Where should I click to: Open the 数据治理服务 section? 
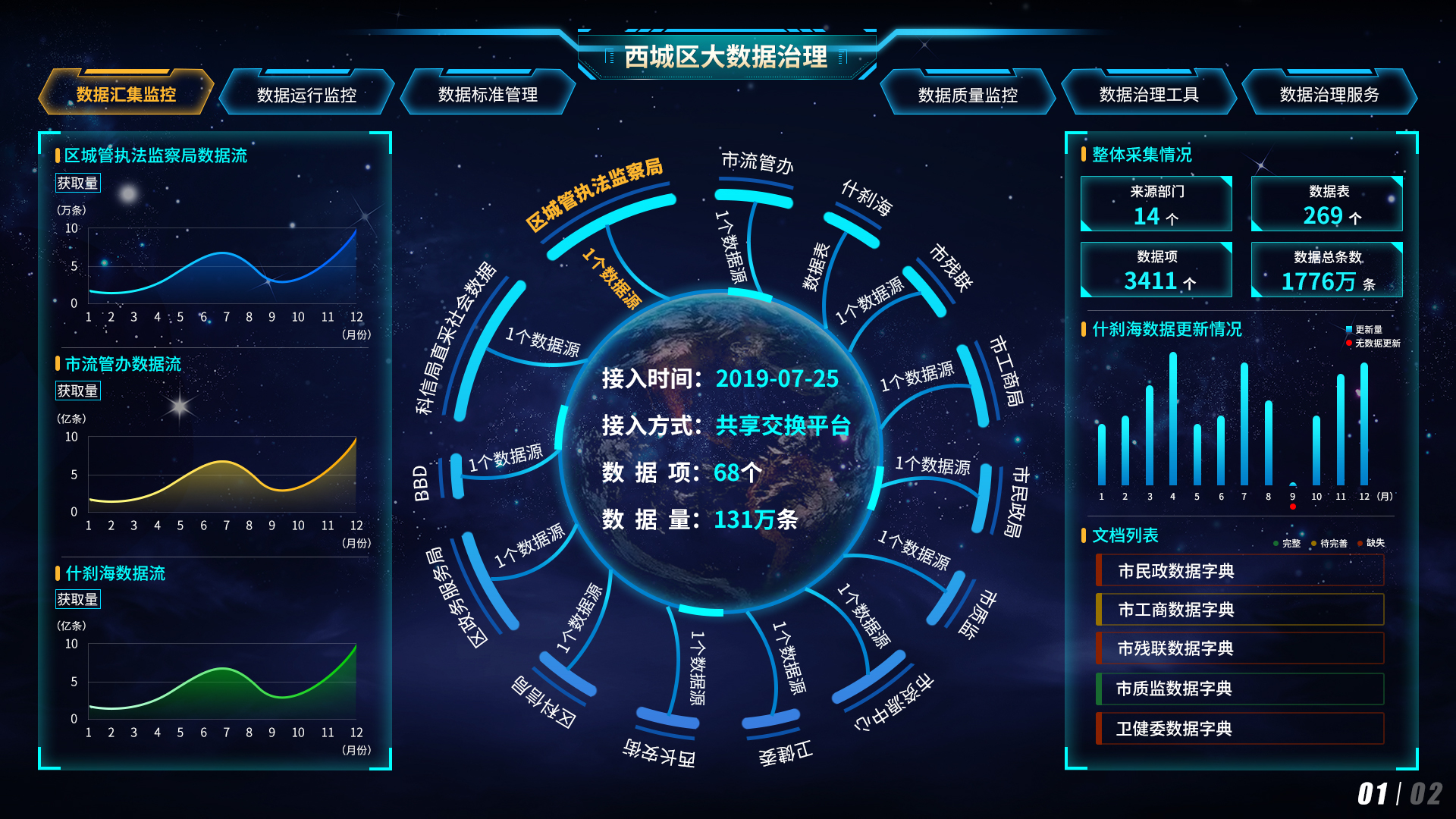click(x=1329, y=94)
